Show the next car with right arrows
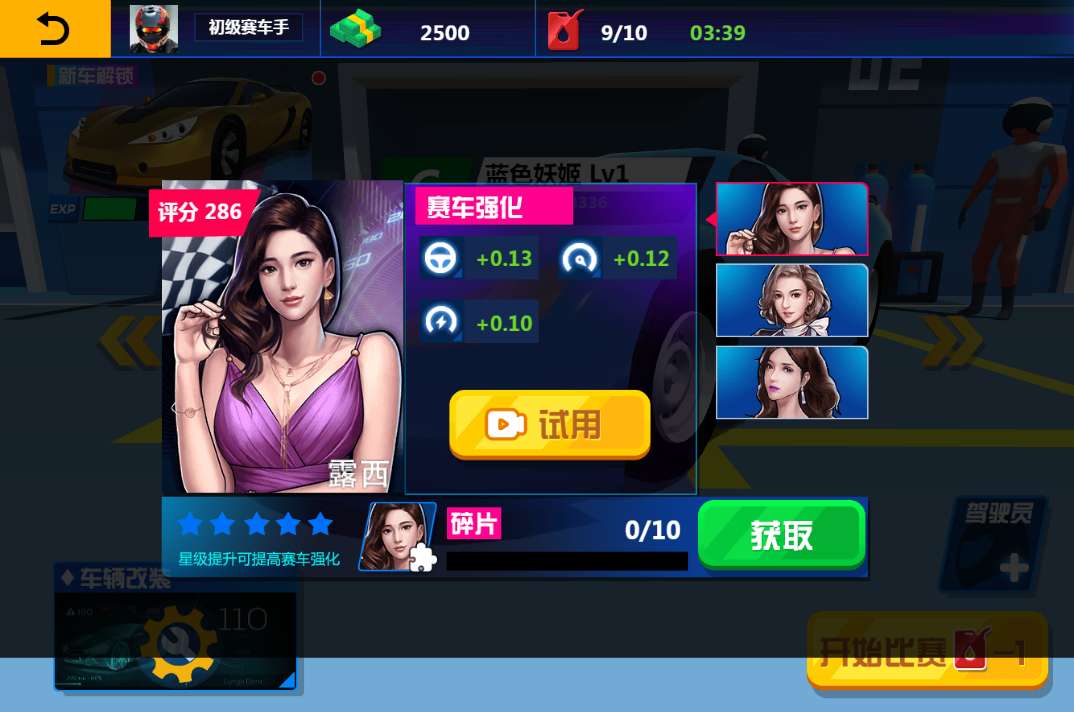The image size is (1074, 712). click(x=953, y=340)
